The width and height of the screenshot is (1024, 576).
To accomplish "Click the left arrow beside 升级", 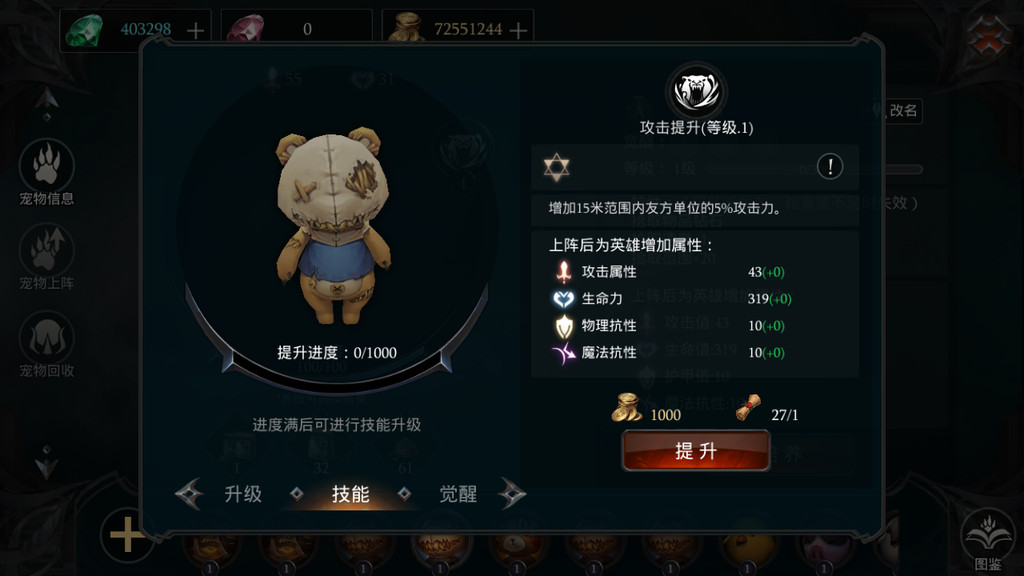I will pos(189,493).
